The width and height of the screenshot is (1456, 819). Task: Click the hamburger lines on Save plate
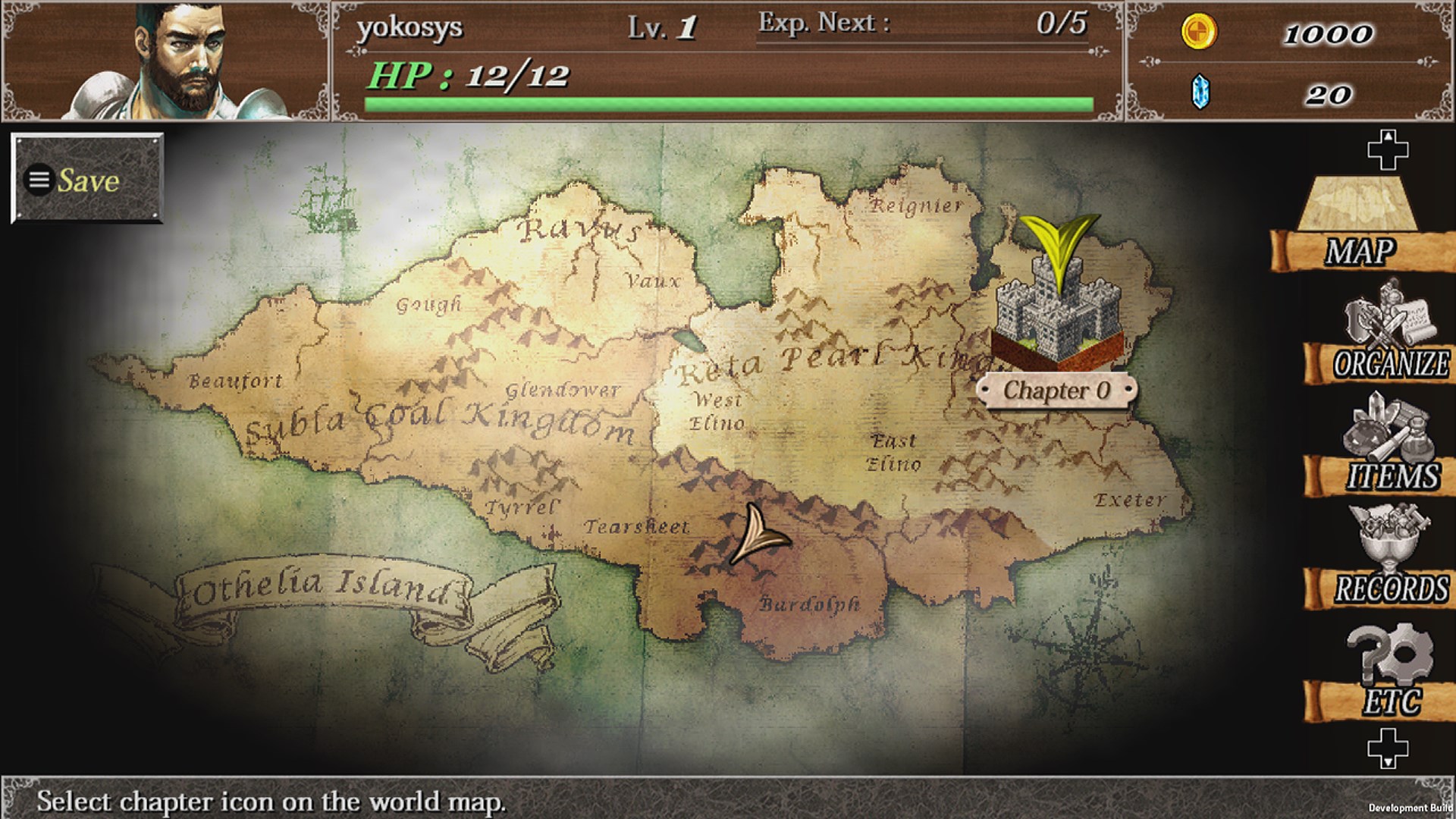click(37, 179)
